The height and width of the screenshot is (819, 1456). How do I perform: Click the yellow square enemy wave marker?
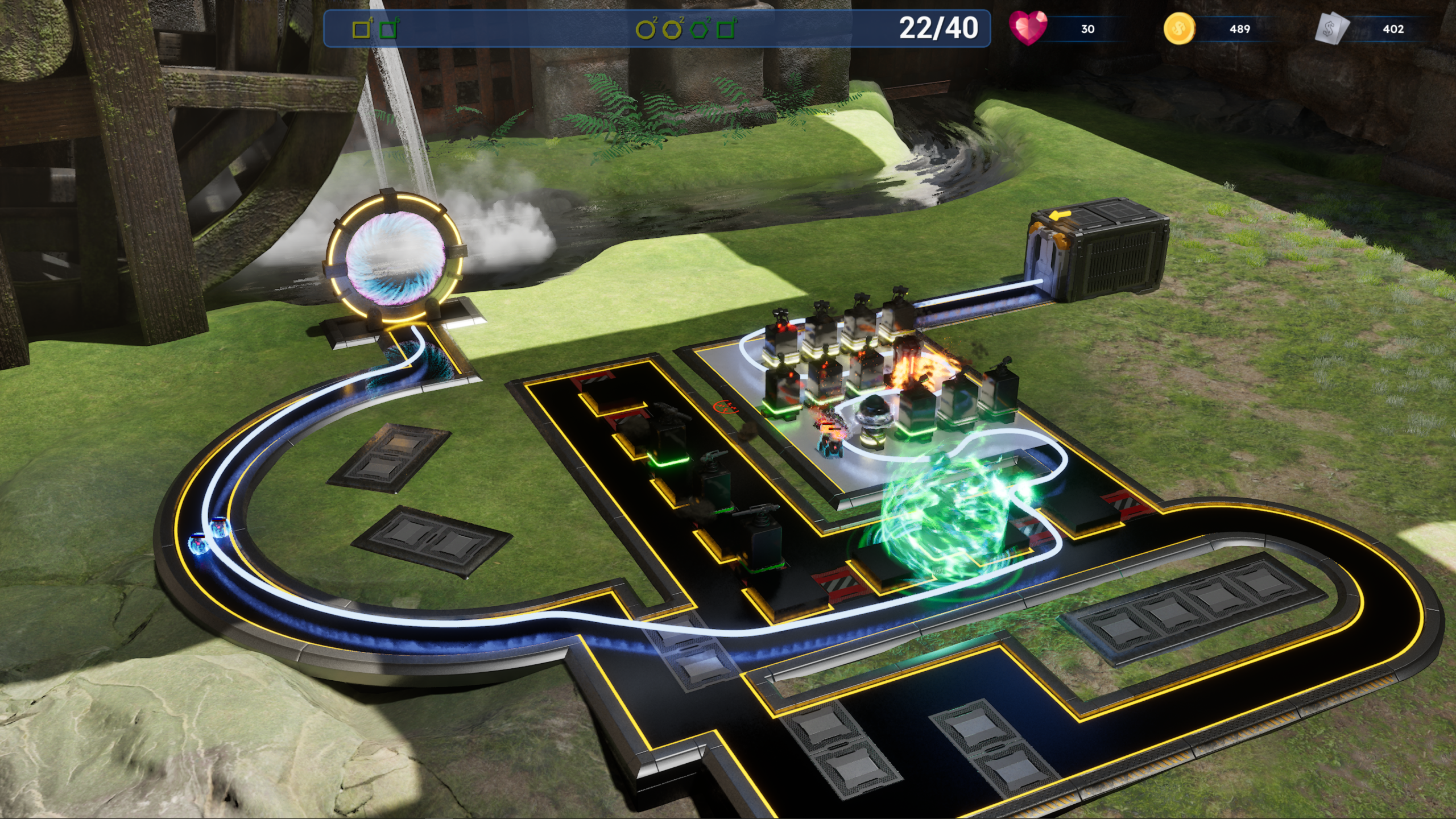pyautogui.click(x=361, y=30)
